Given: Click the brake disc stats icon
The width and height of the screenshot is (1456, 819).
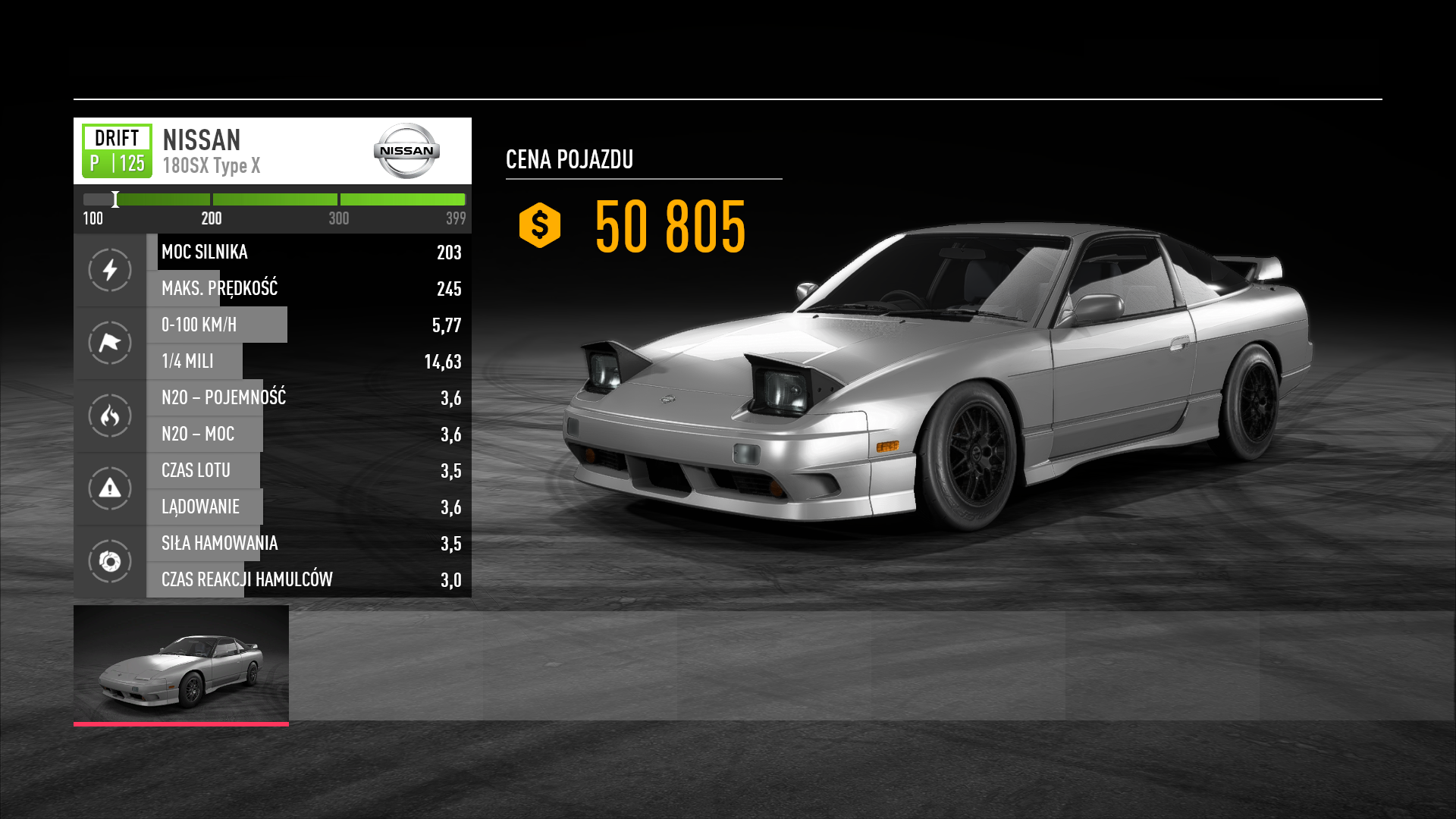Looking at the screenshot, I should 110,561.
